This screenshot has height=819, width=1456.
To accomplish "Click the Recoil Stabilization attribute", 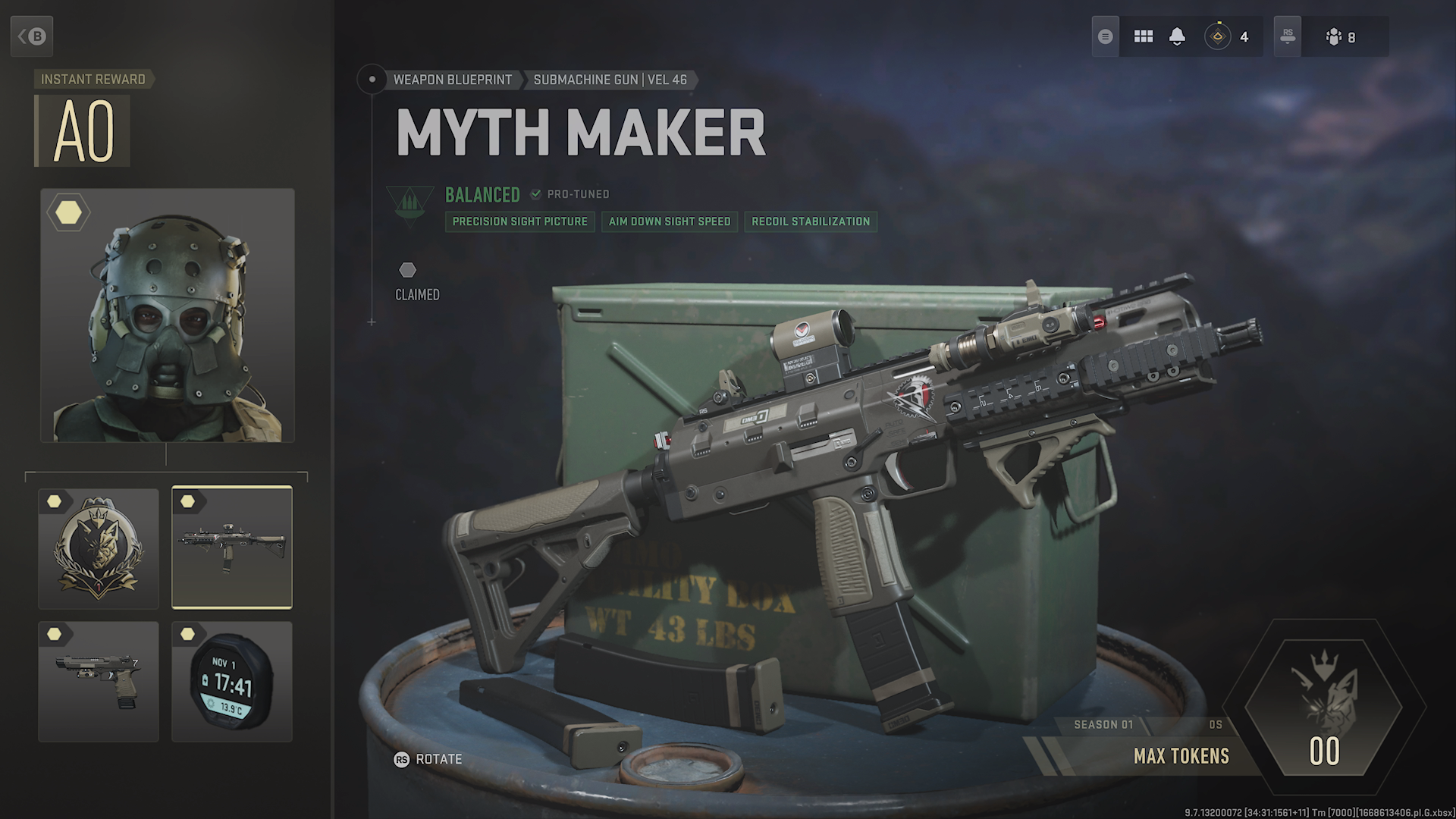I will click(810, 221).
